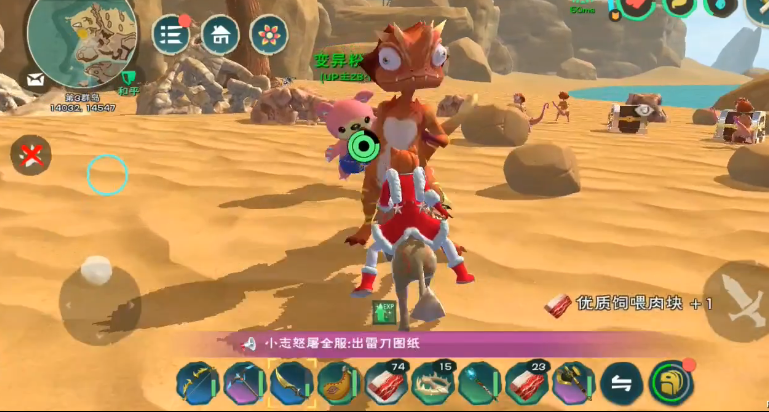
Task: Open the list menu with red notification
Action: click(x=171, y=34)
